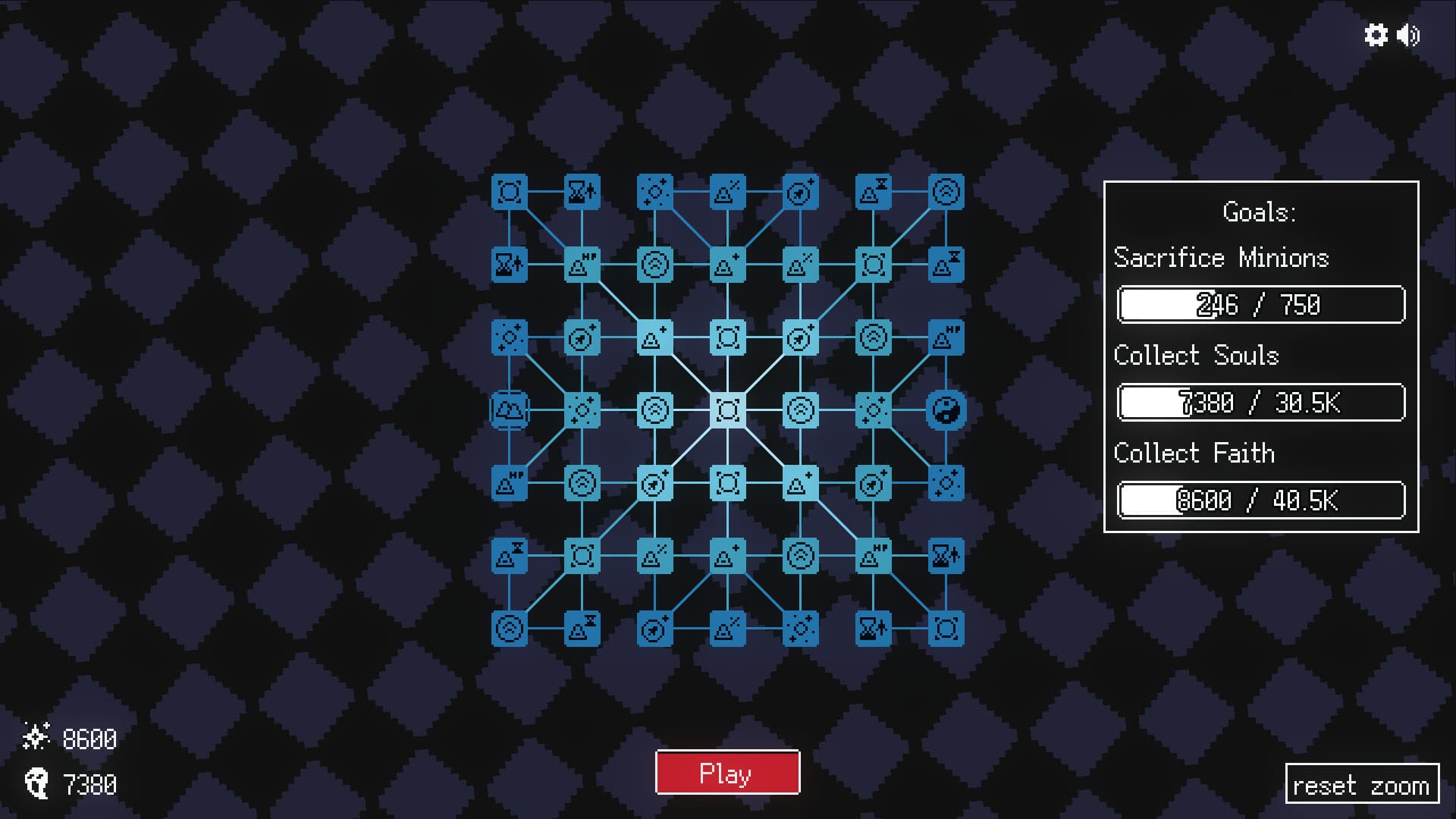Click the Sacrifice Minions progress bar
Viewport: 1456px width, 819px height.
1260,305
